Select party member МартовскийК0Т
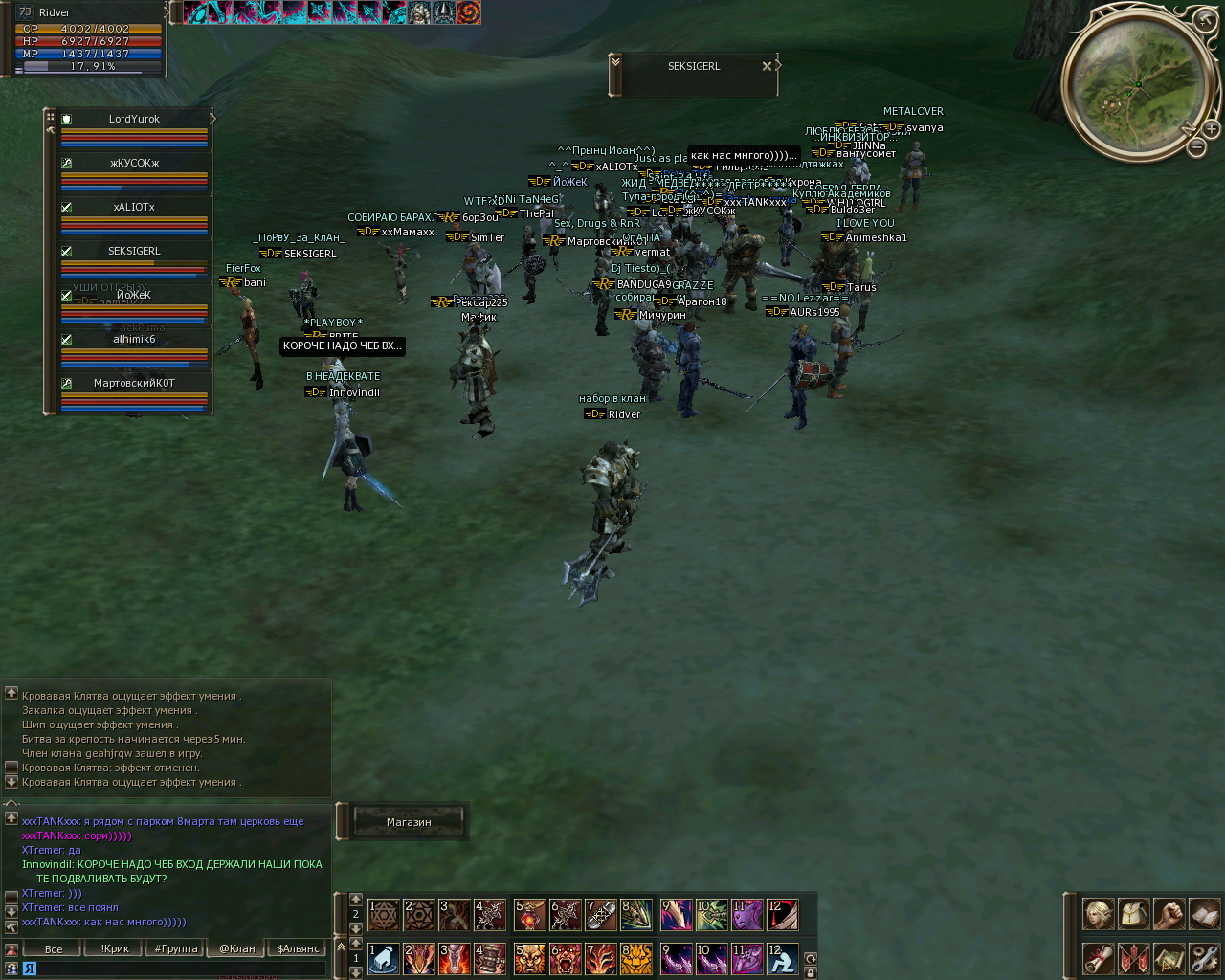 134,384
